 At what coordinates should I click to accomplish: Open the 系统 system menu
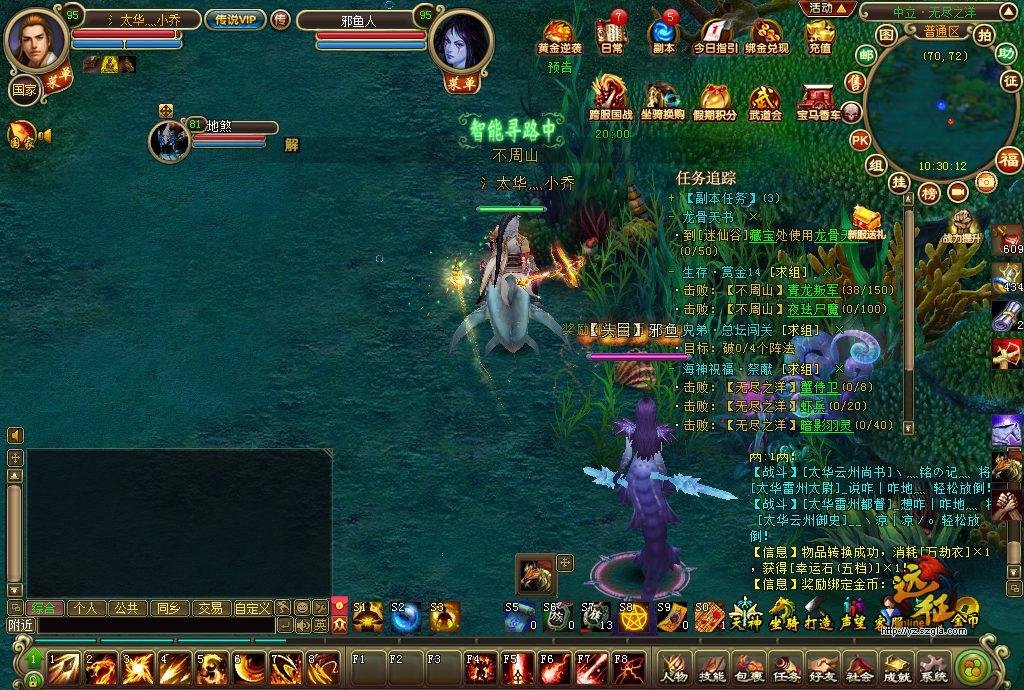(933, 667)
